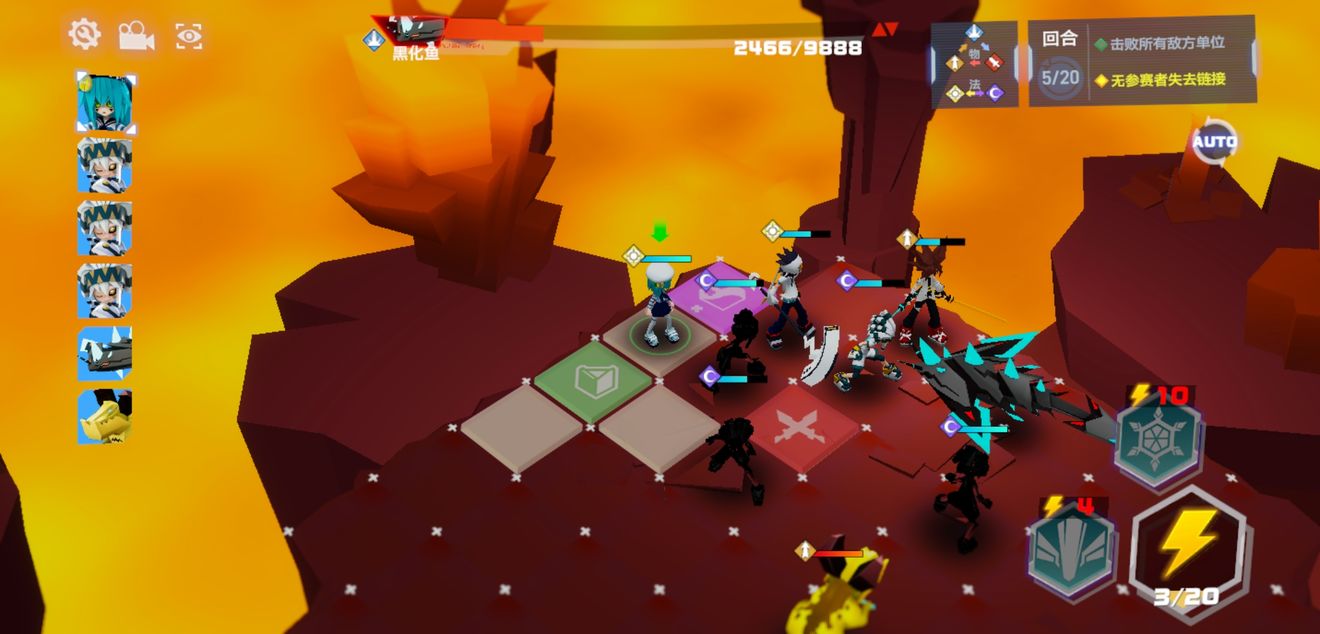Use the armor skill costing 4
1320x634 pixels.
coord(1072,548)
